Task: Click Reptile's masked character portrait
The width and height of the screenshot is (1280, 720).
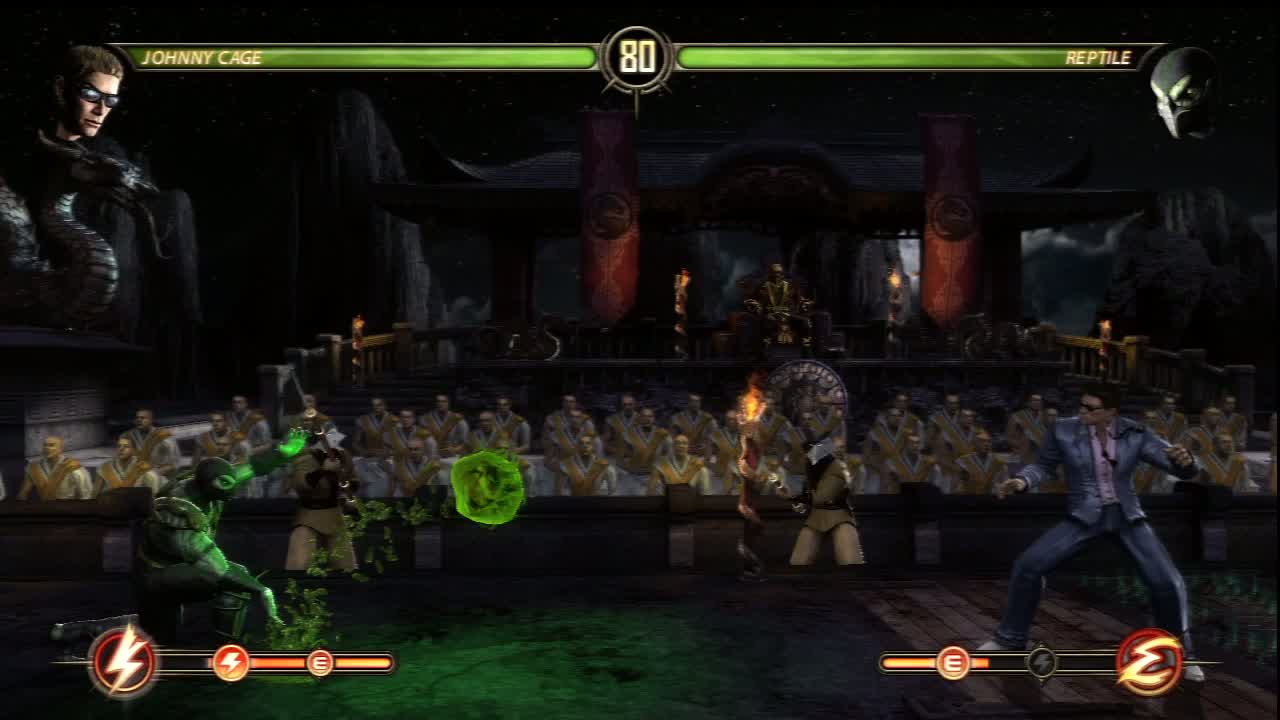Action: (1184, 93)
